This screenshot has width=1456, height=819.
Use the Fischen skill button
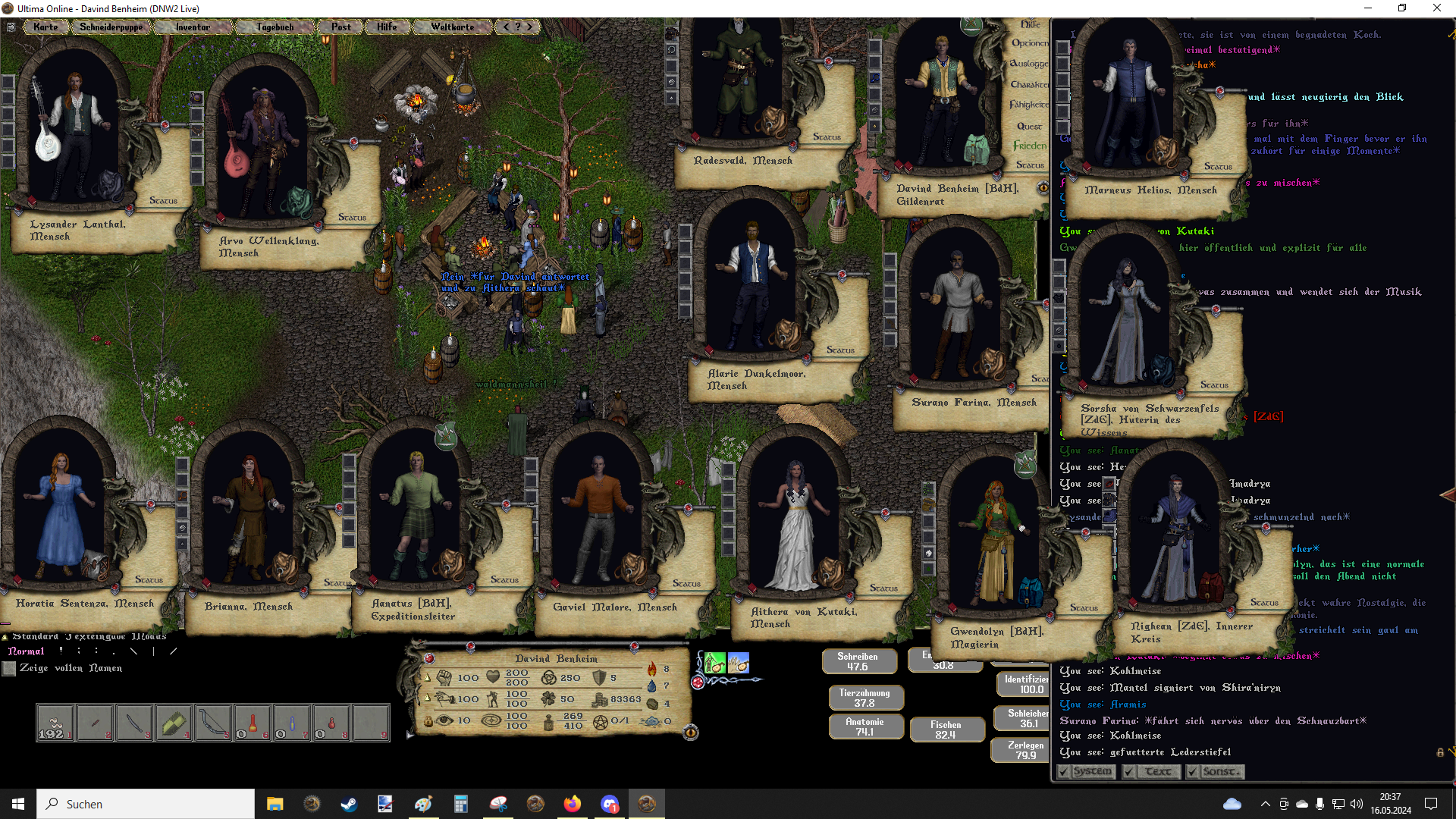(x=946, y=730)
